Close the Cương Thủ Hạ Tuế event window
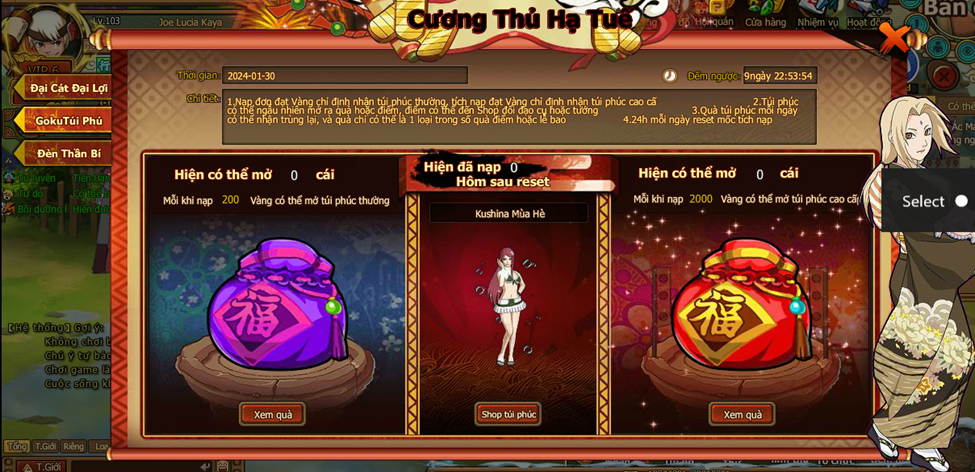This screenshot has width=975, height=472. tap(893, 38)
